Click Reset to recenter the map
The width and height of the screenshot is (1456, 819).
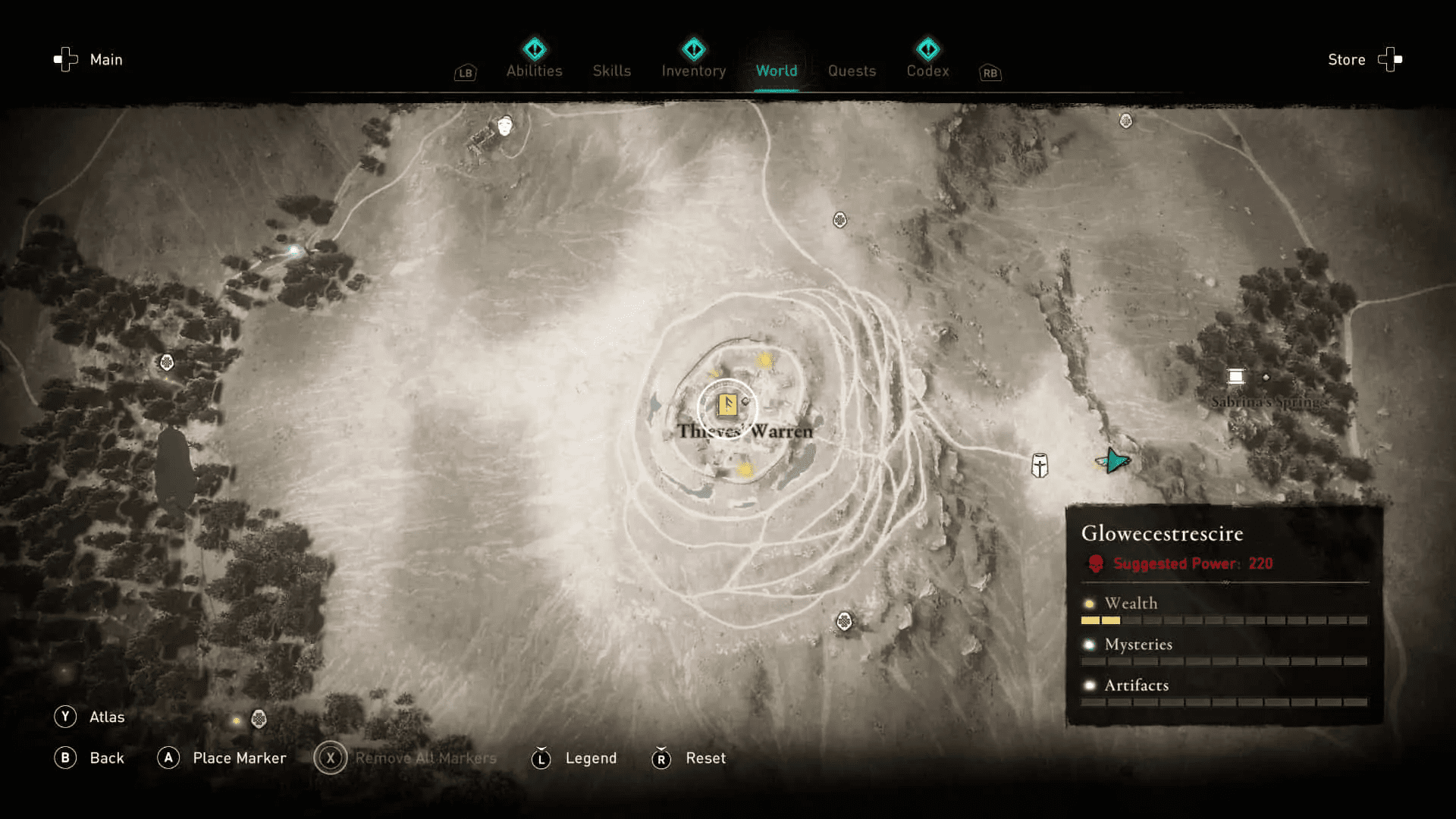click(705, 758)
